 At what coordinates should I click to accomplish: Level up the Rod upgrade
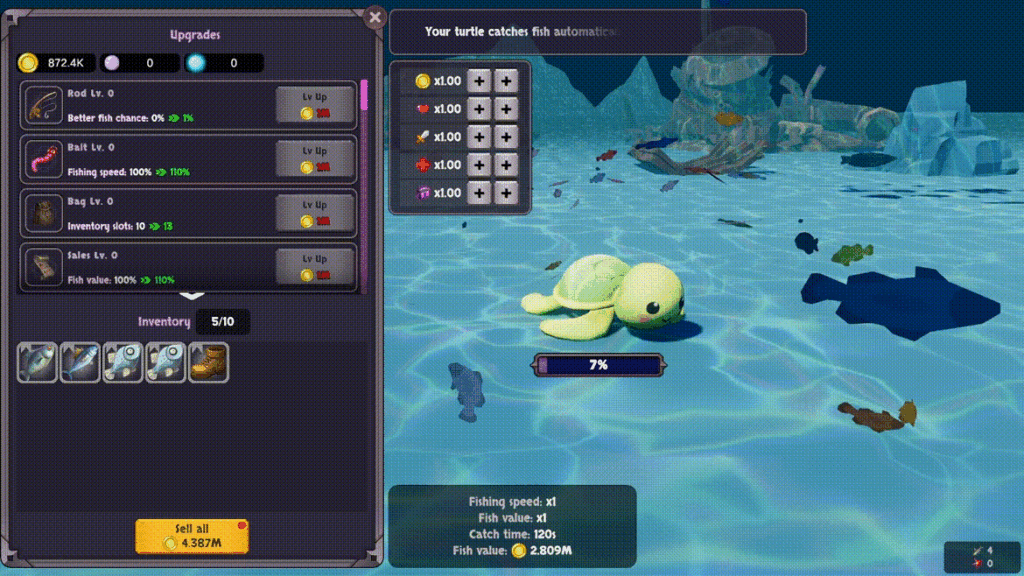(x=315, y=104)
